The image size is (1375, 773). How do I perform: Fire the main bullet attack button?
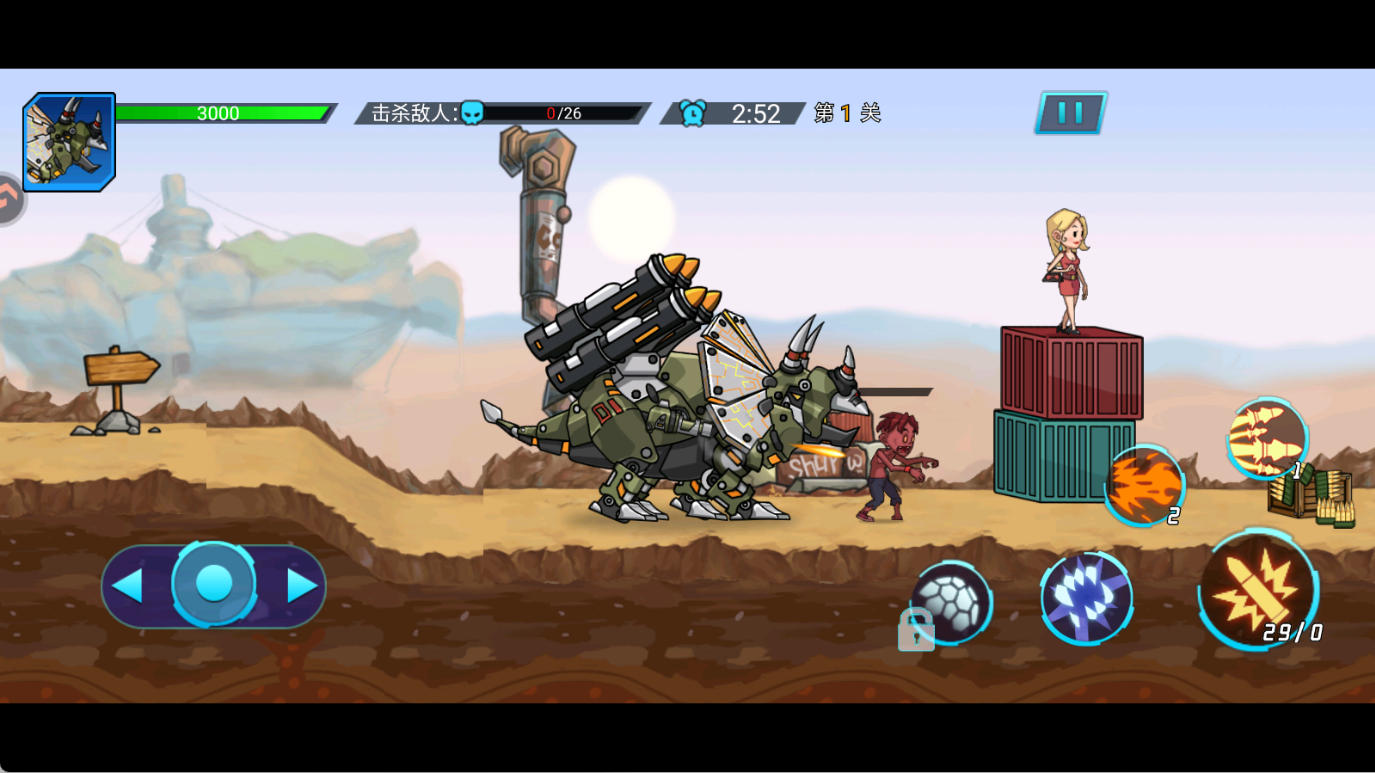1257,590
